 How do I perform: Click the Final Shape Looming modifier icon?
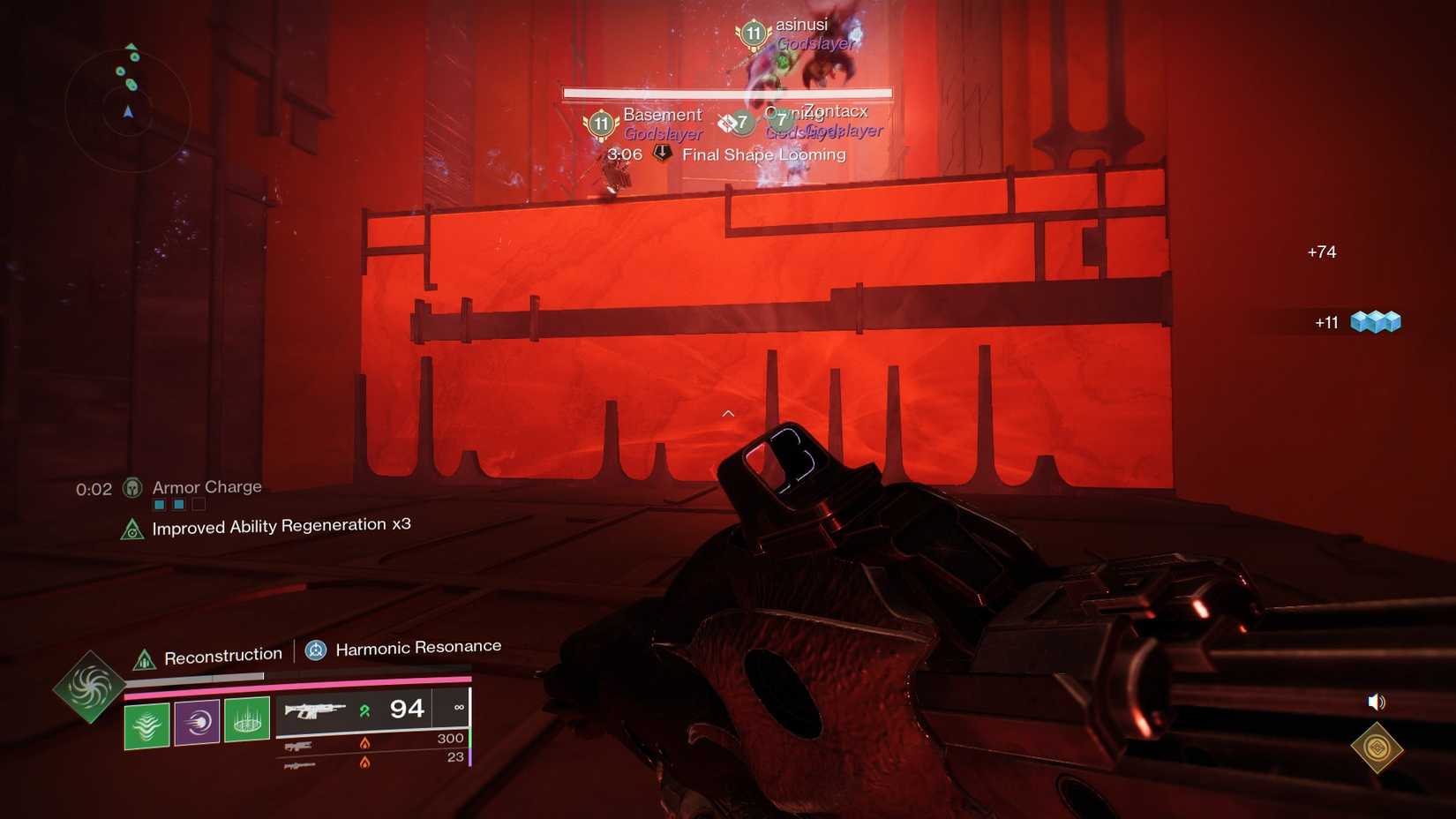[x=660, y=154]
